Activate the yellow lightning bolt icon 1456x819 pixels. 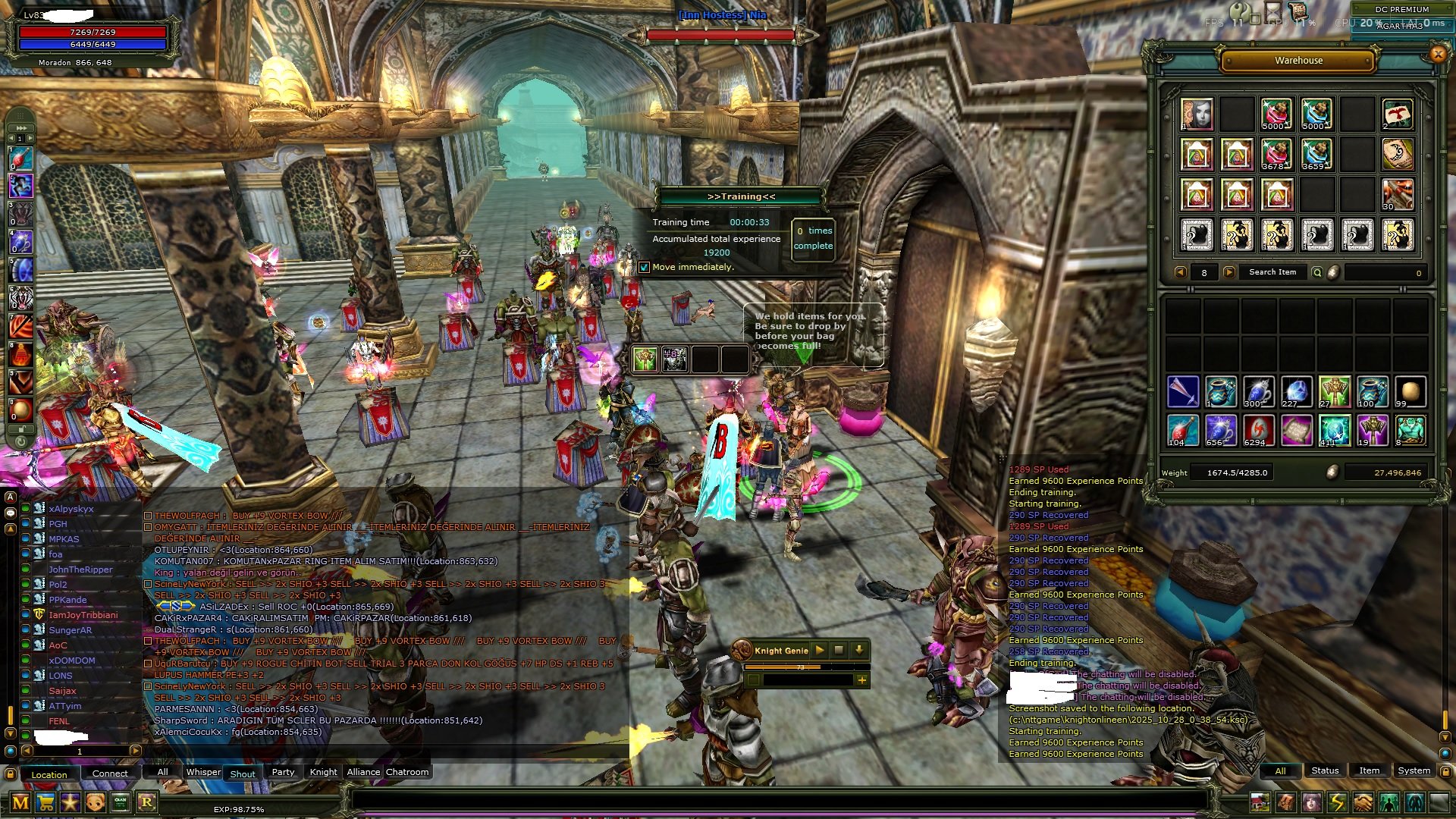point(1337,802)
